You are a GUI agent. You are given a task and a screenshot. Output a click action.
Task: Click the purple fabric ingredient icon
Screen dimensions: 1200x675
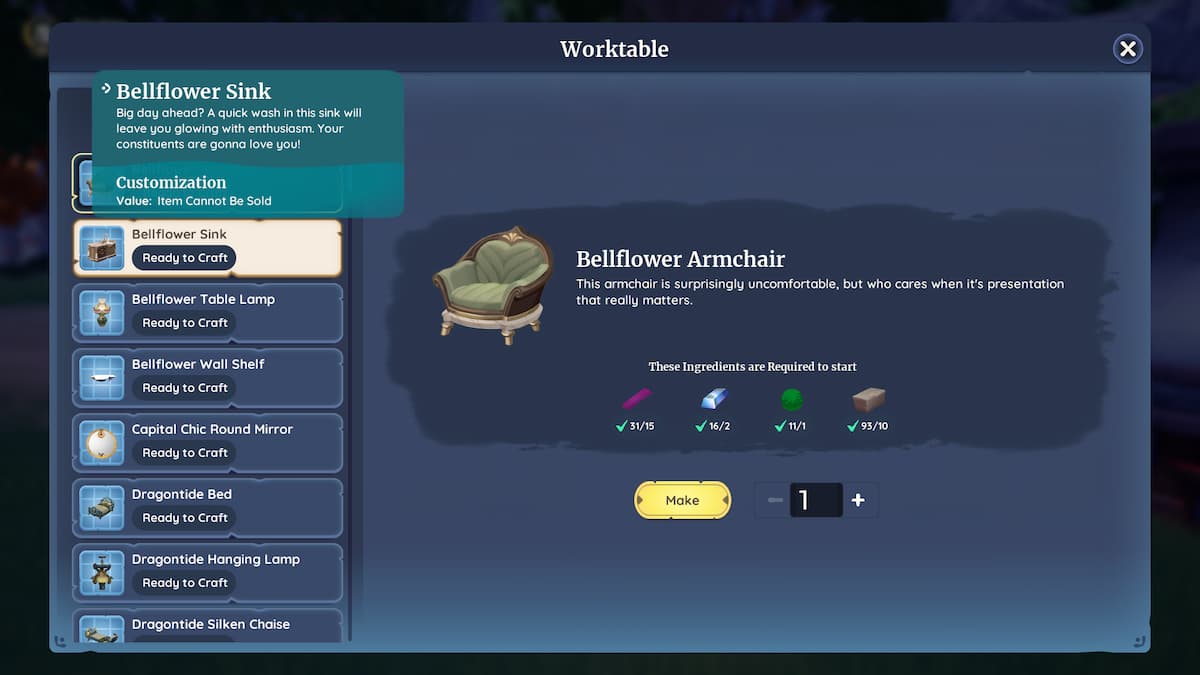click(x=637, y=399)
